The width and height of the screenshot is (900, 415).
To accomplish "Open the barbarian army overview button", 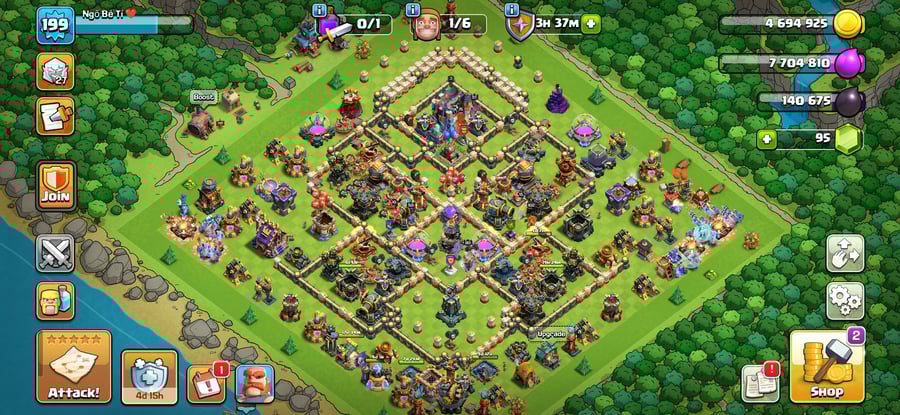I will point(55,300).
